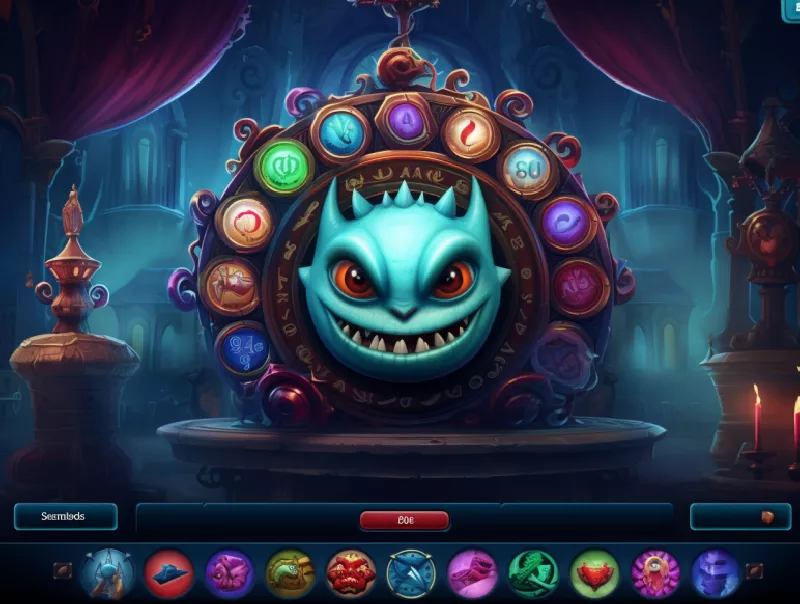800x604 pixels.
Task: Select the green circle with red gem
Action: tap(594, 574)
